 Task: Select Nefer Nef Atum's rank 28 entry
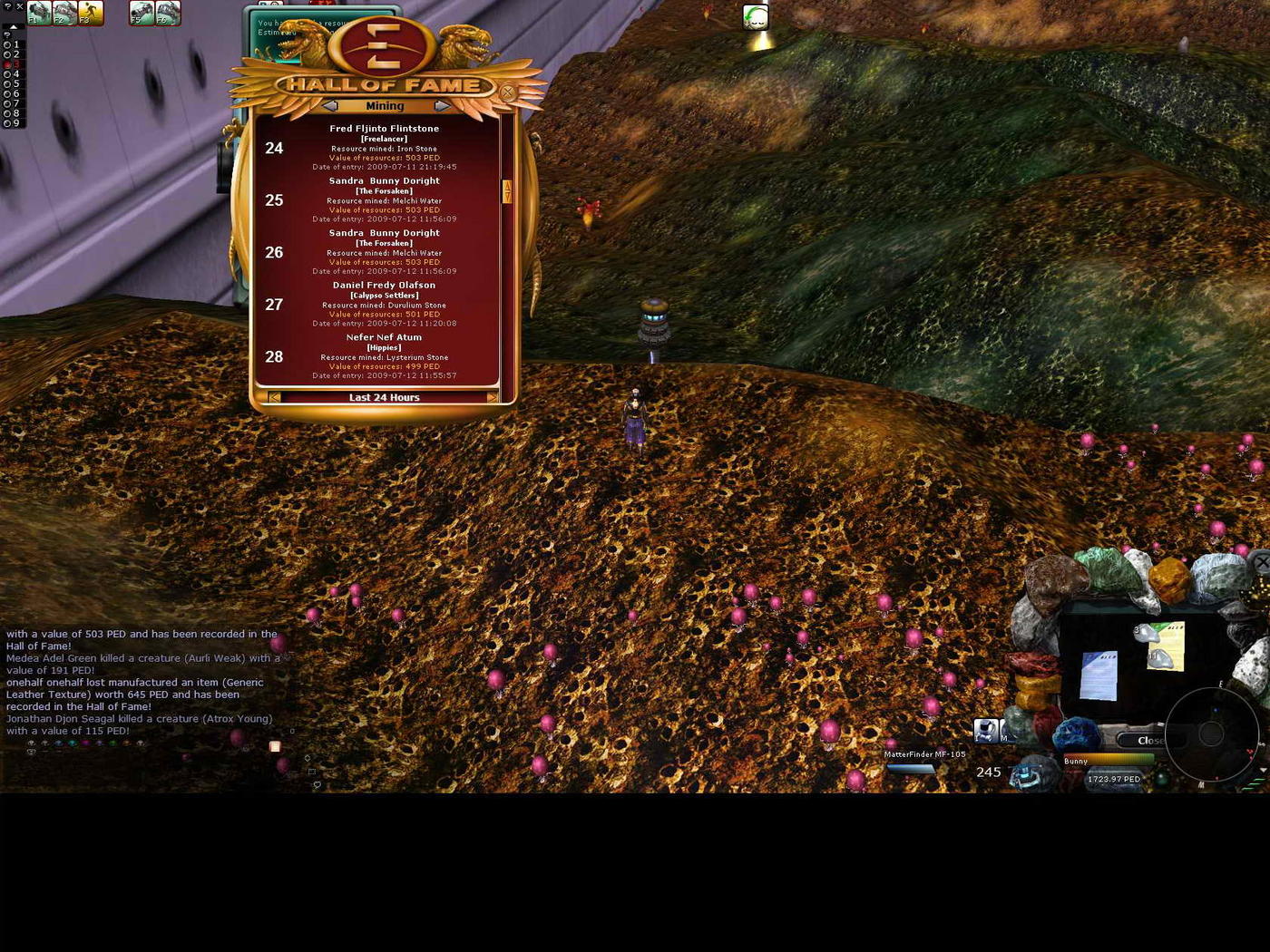tap(384, 356)
